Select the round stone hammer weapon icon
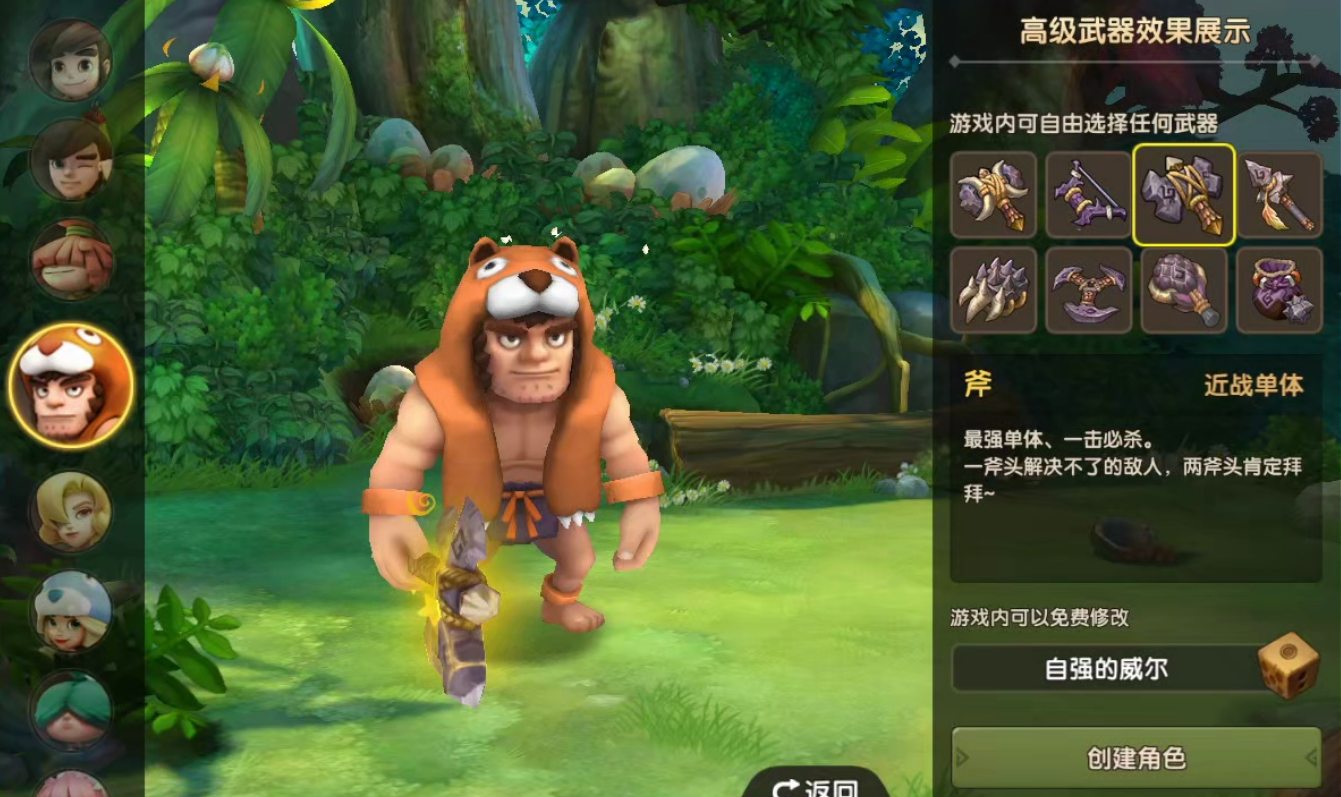The image size is (1341, 797). pos(1185,291)
